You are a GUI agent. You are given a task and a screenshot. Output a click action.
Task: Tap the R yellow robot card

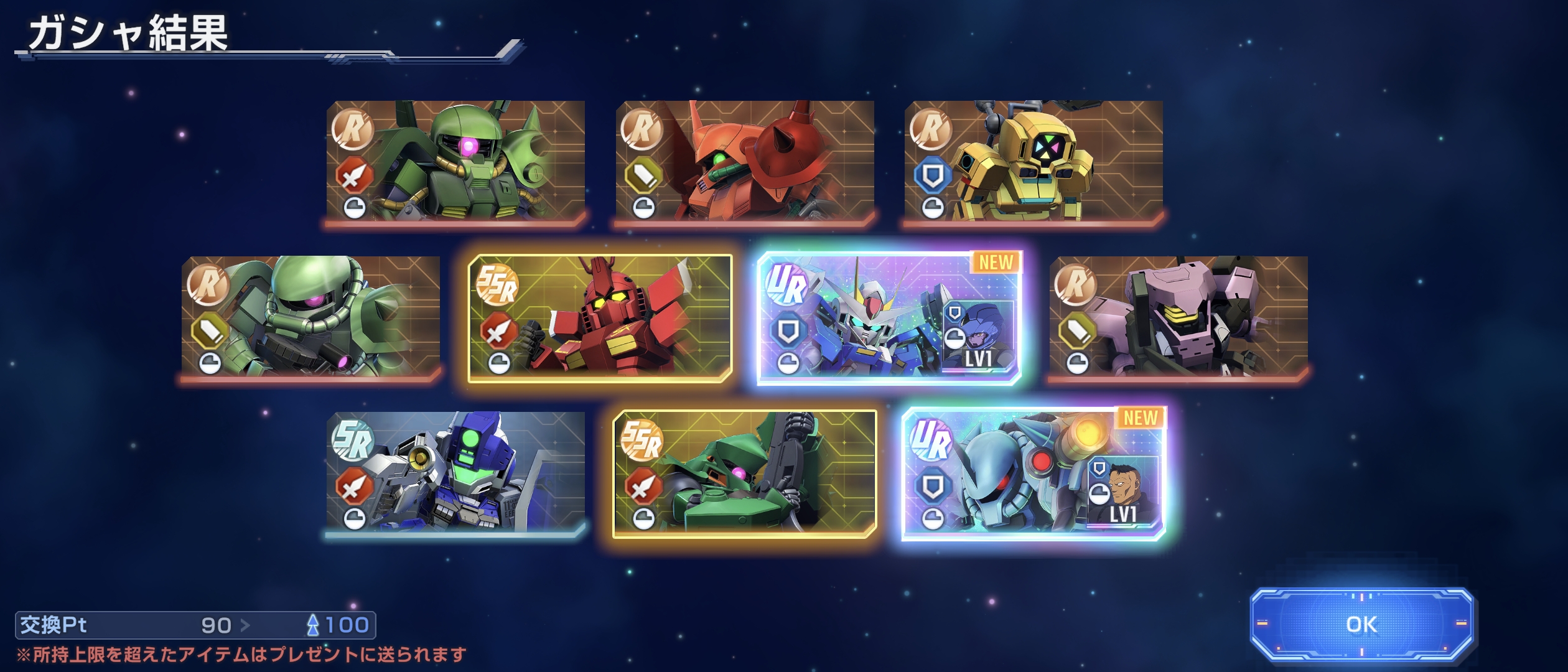1034,161
